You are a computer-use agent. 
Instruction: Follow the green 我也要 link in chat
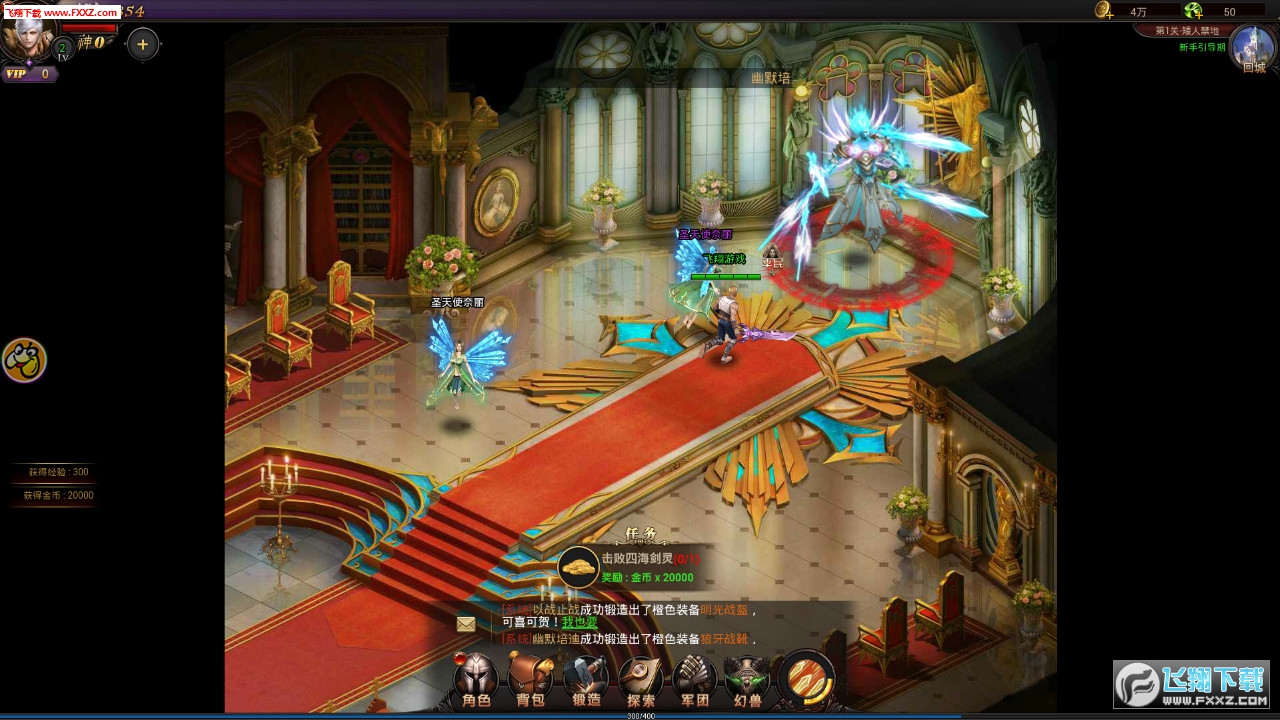pos(579,622)
